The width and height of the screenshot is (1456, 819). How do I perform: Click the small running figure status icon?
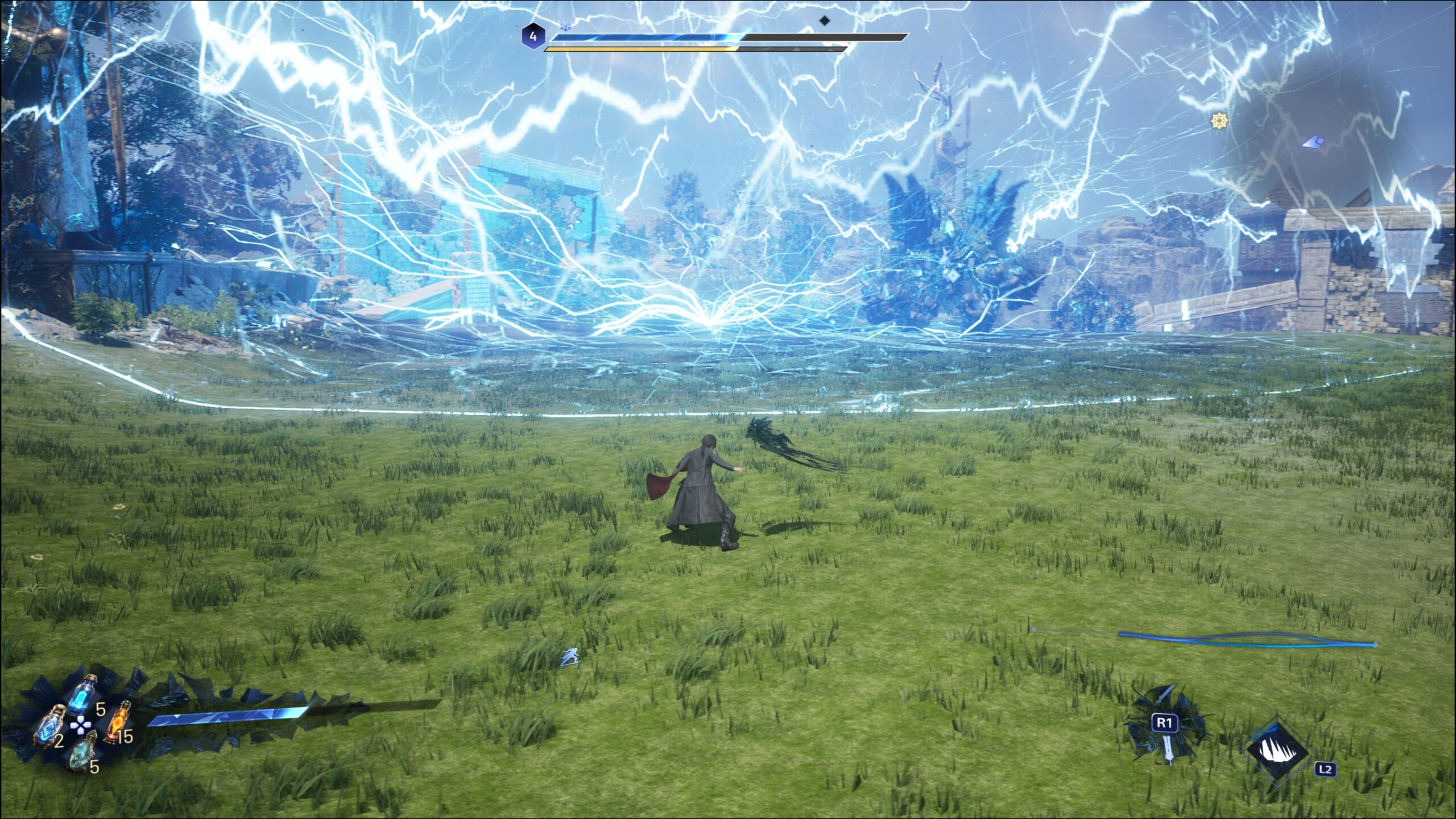click(569, 657)
